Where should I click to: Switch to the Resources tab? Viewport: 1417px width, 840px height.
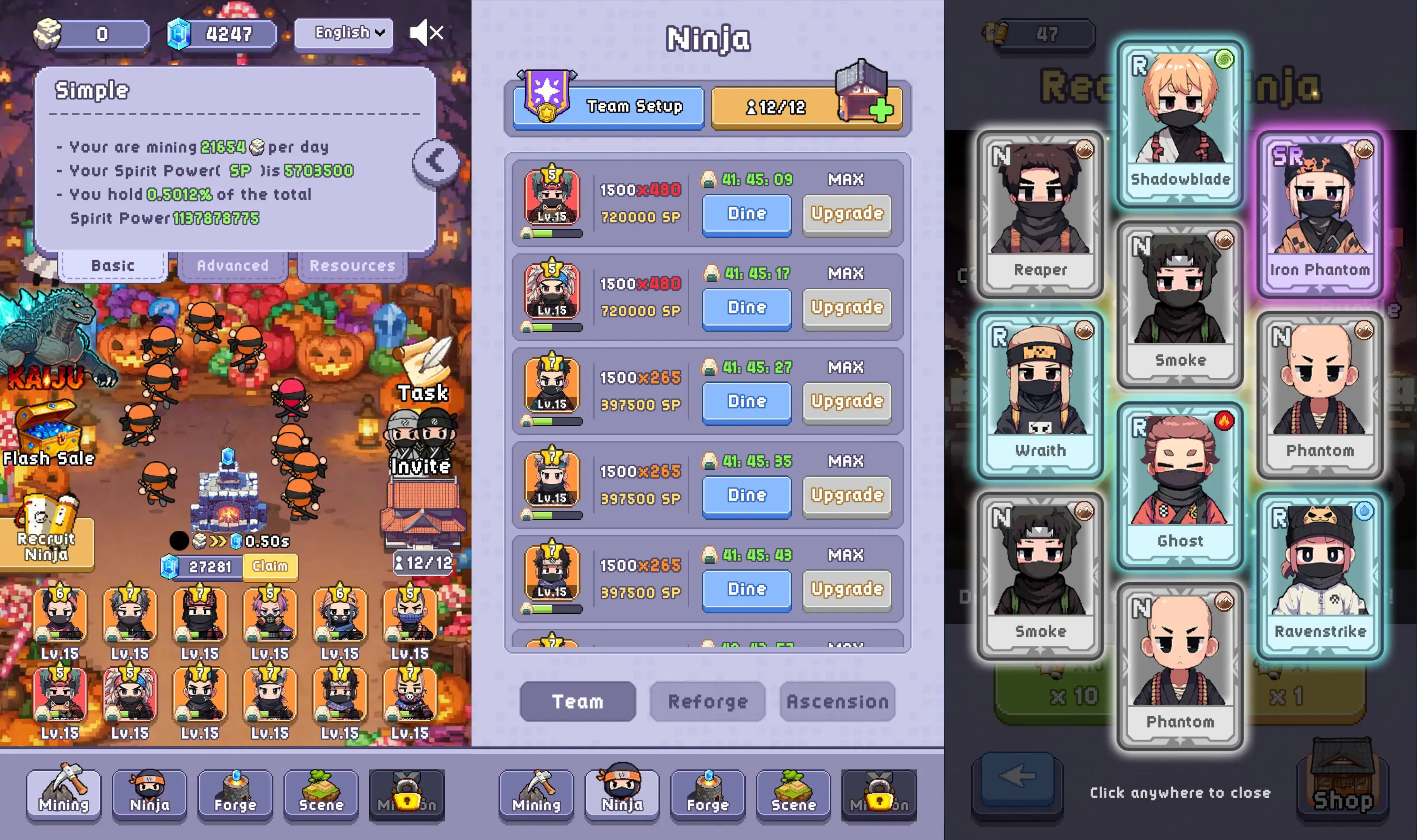coord(352,265)
